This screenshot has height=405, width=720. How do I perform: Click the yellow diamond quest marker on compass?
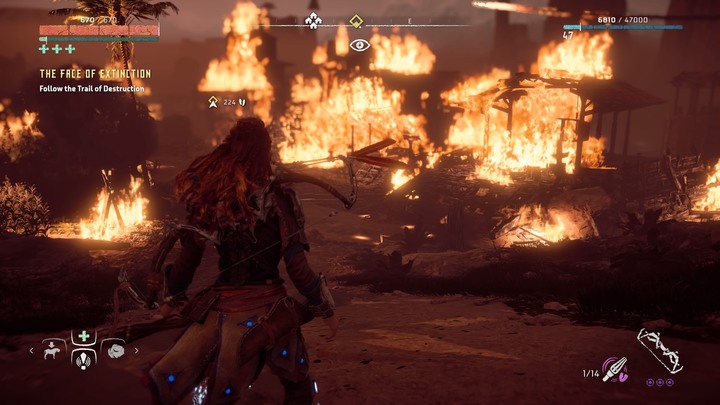pos(355,20)
